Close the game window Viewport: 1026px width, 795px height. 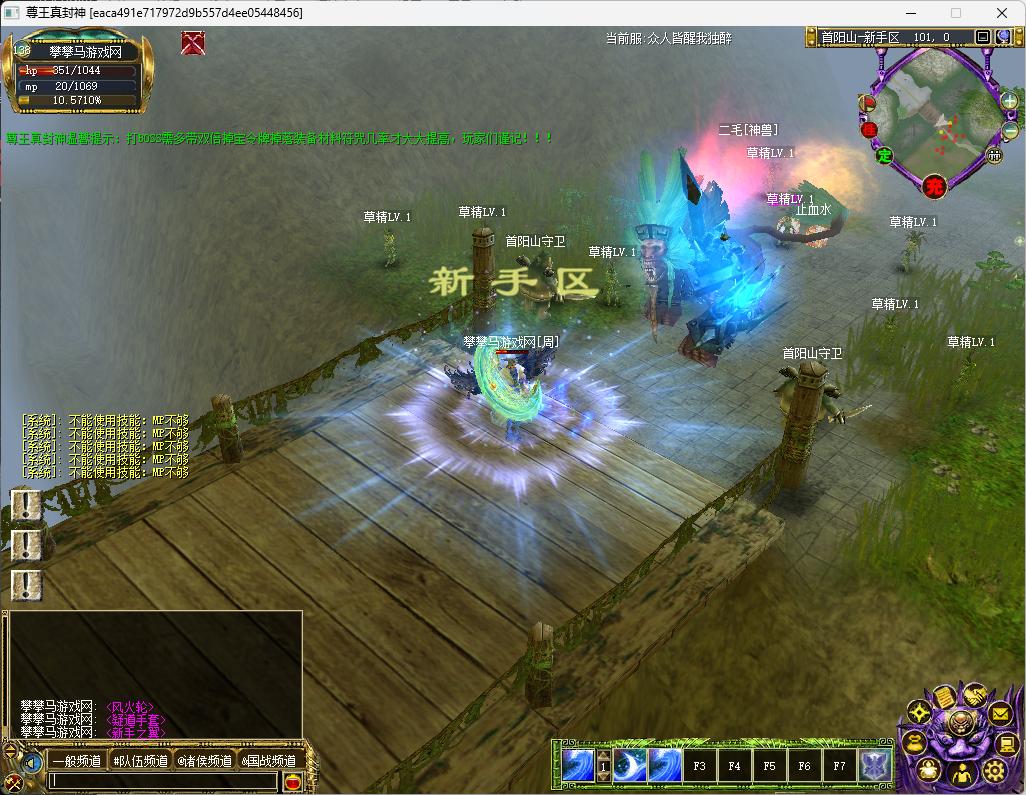click(x=1002, y=13)
